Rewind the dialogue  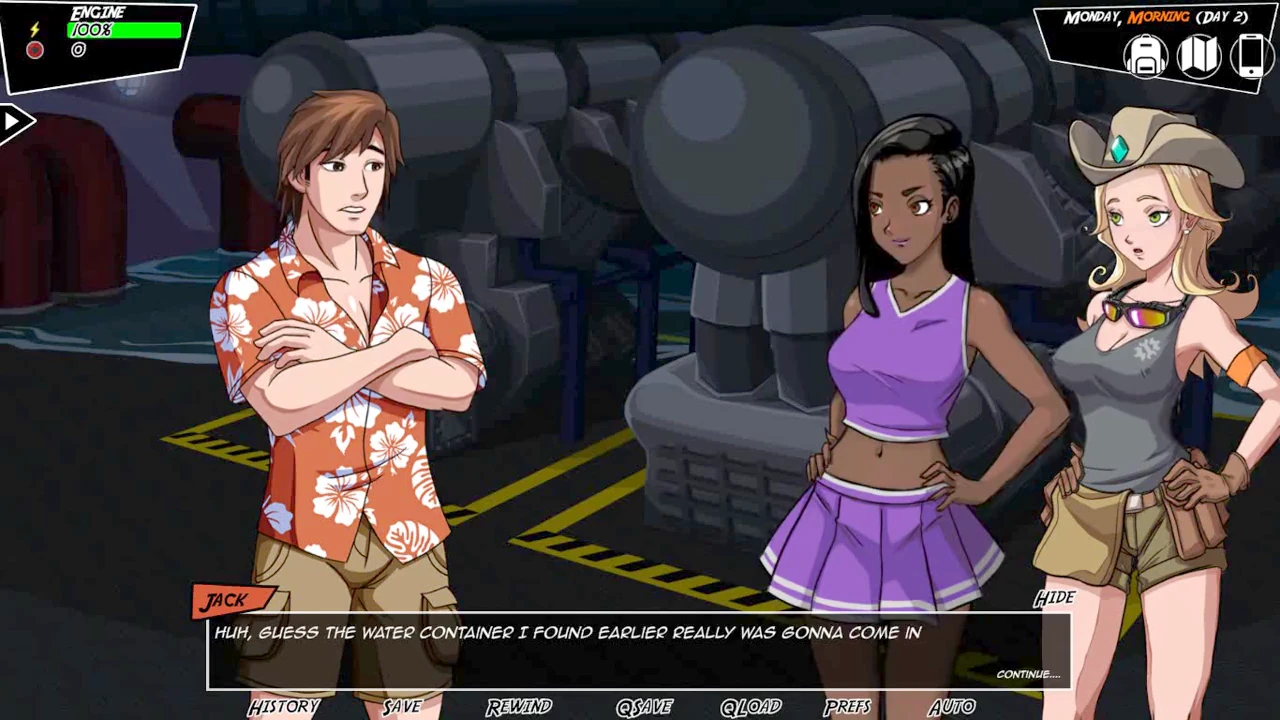(x=519, y=707)
